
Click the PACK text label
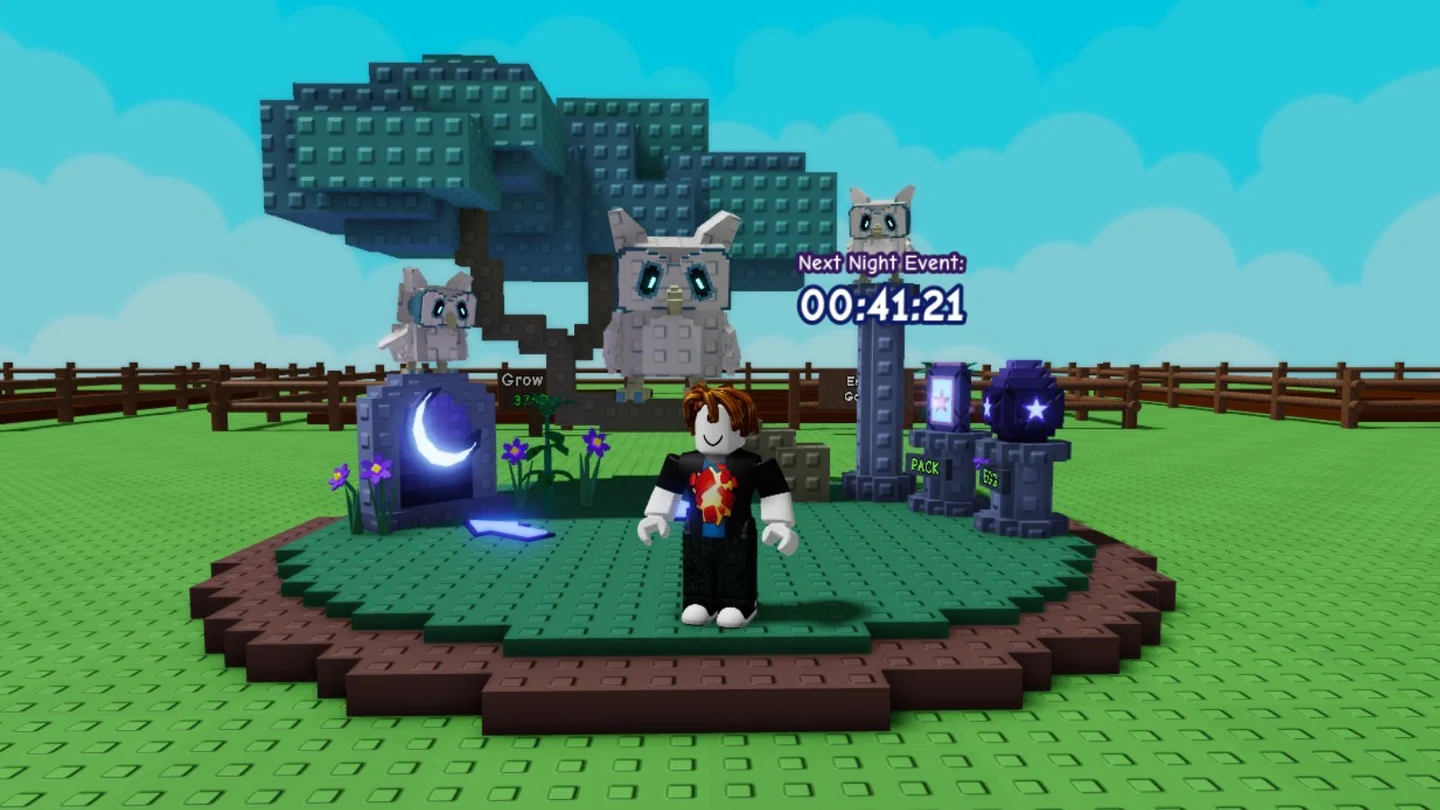tap(925, 465)
